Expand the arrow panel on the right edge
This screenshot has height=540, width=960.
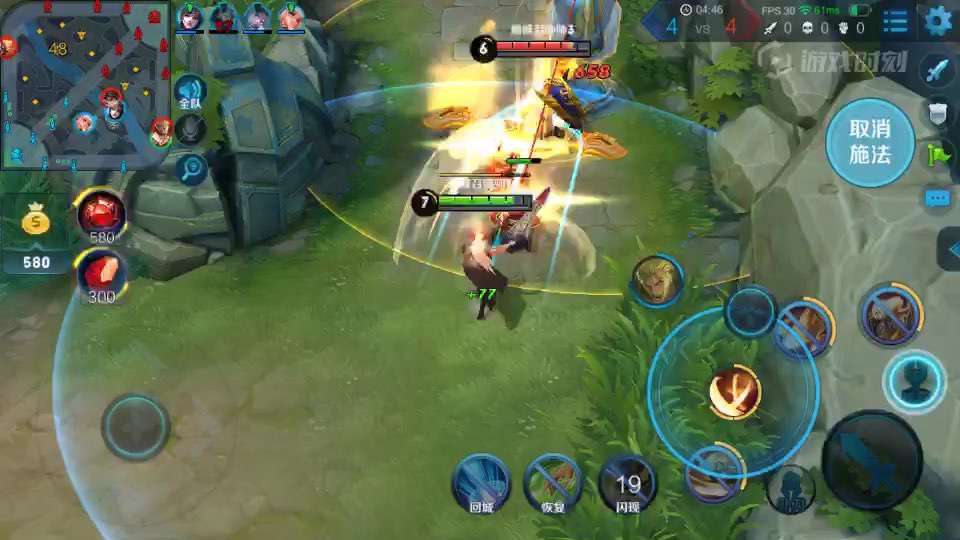[950, 248]
